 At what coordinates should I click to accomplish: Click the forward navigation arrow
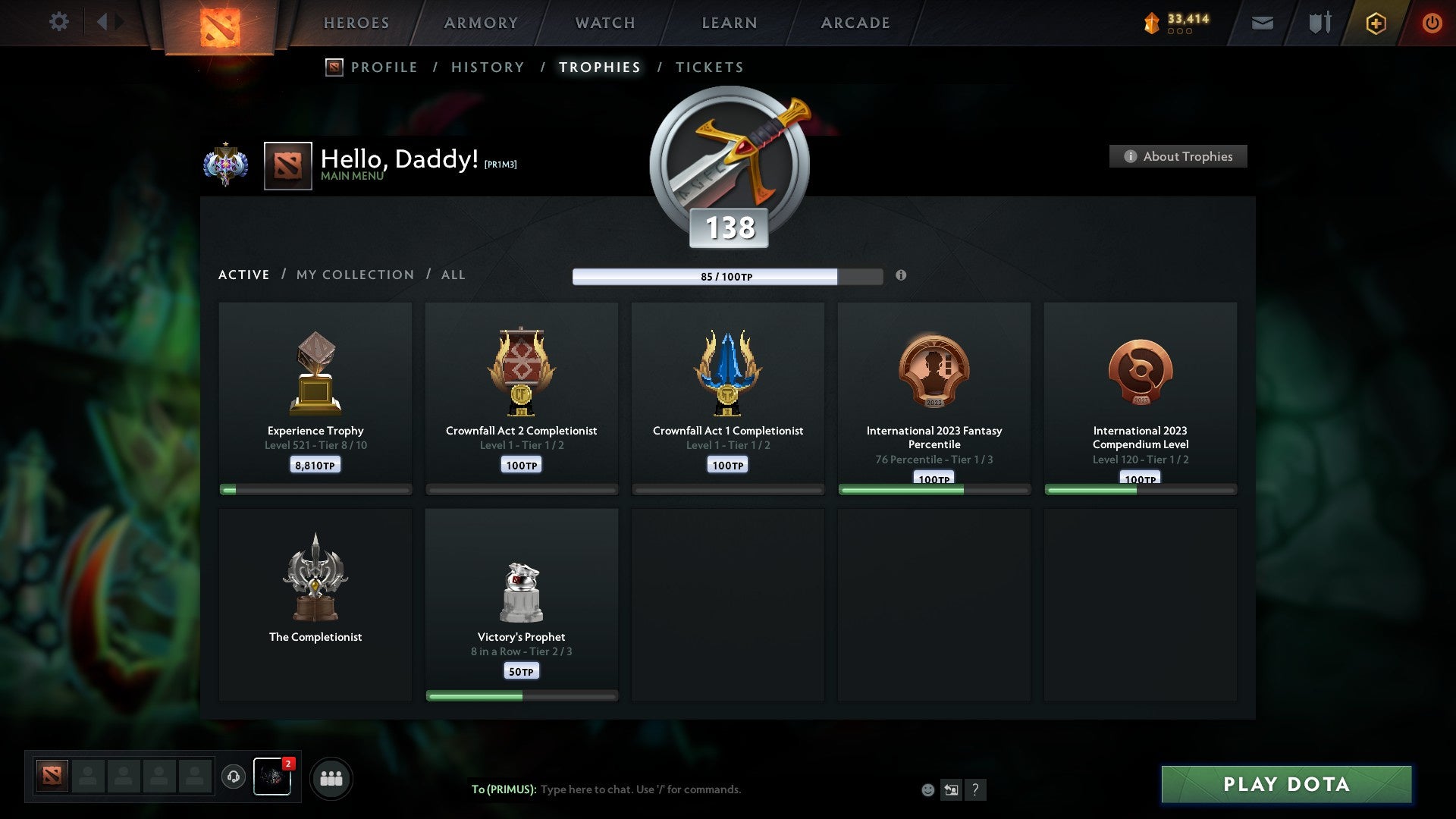(118, 21)
